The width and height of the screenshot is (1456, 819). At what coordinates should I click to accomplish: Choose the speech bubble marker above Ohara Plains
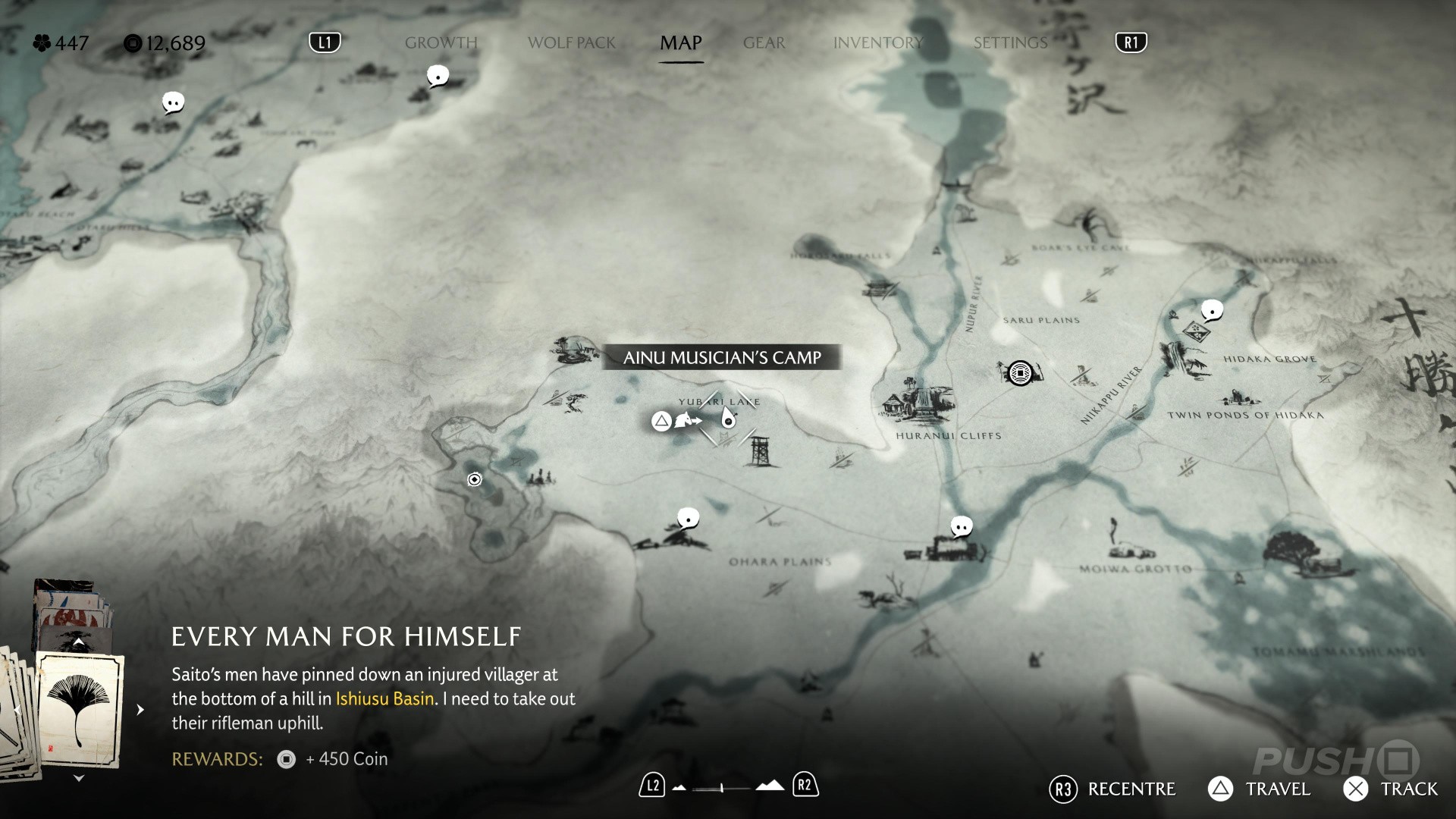point(688,519)
